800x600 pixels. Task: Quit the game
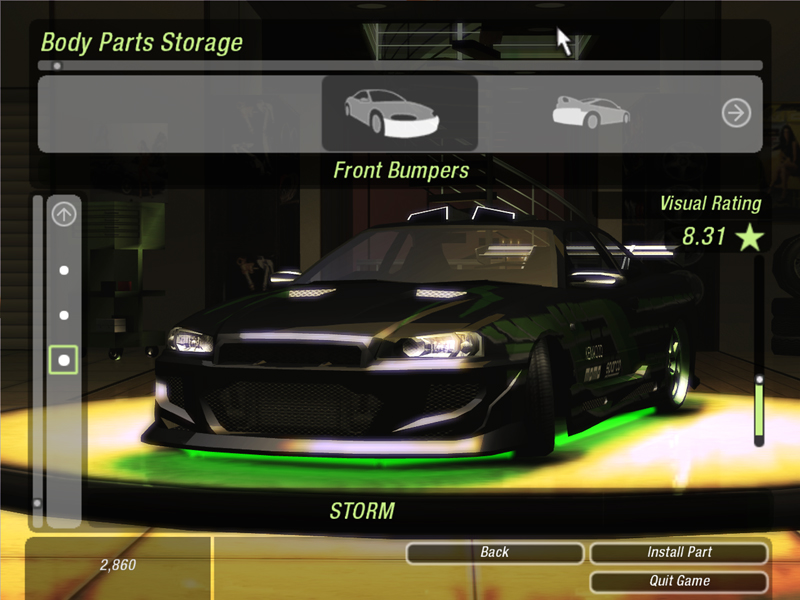coord(679,581)
